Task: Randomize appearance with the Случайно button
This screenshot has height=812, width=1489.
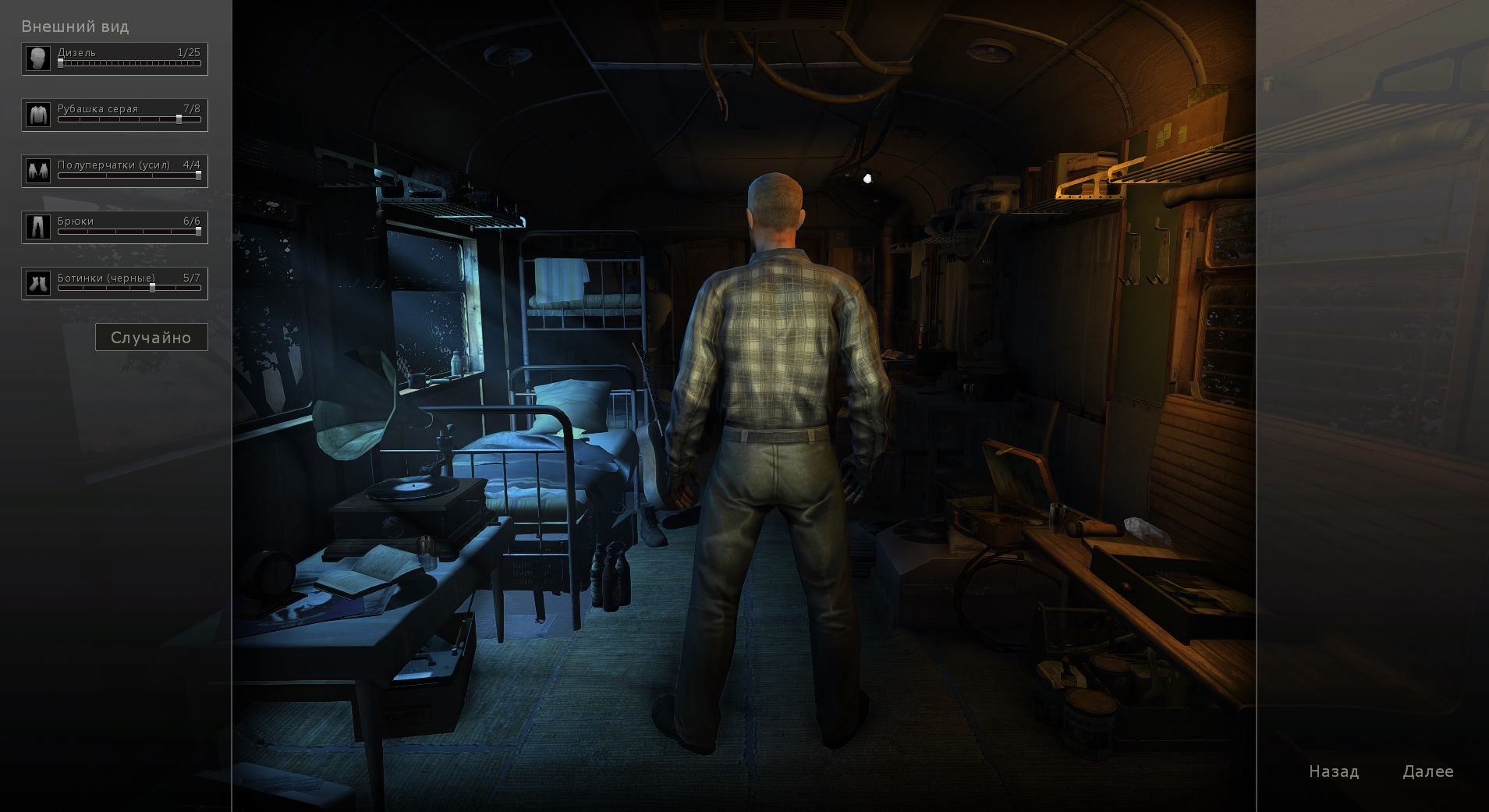Action: click(x=151, y=337)
